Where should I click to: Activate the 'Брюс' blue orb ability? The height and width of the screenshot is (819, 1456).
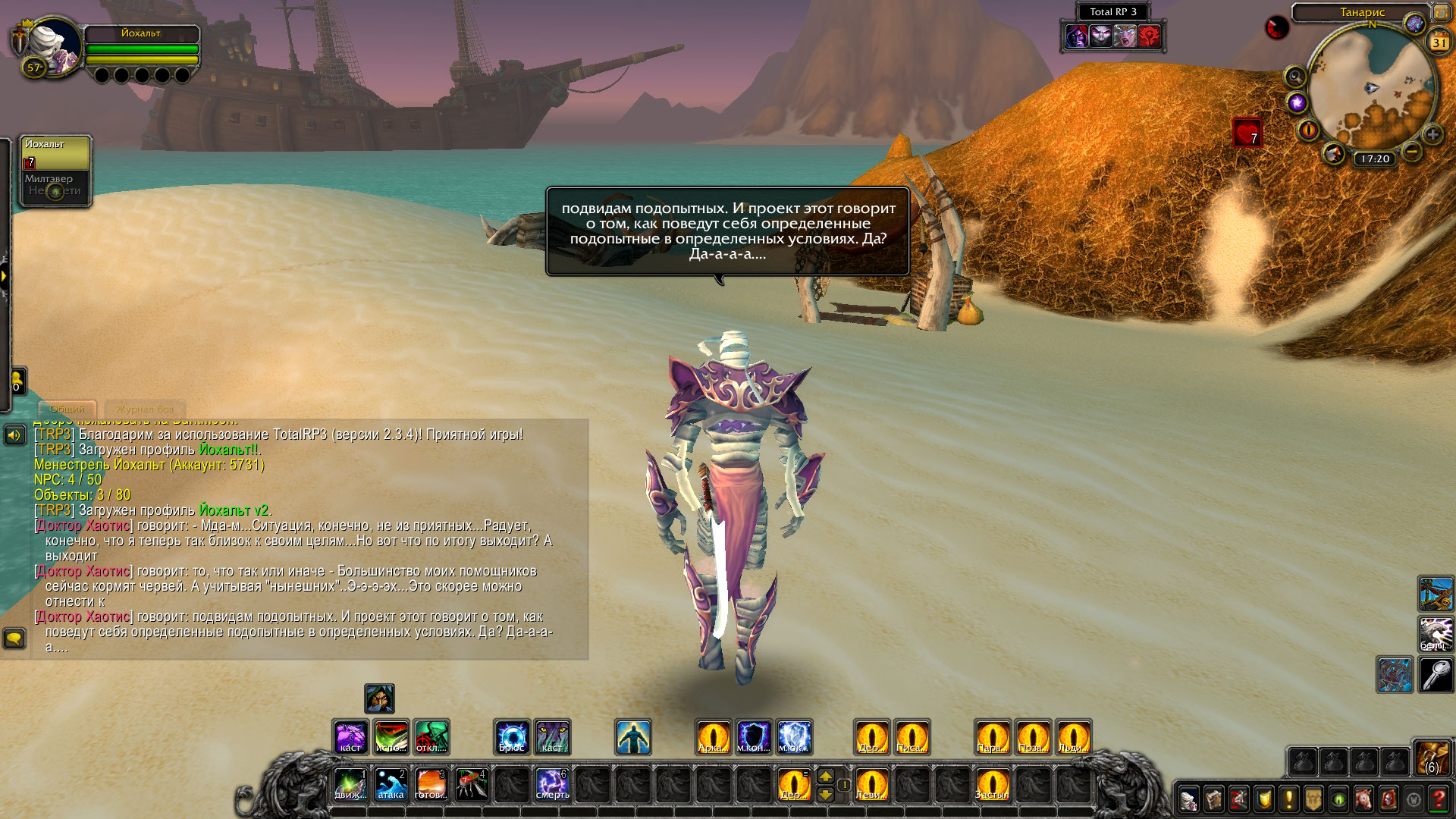pos(512,737)
